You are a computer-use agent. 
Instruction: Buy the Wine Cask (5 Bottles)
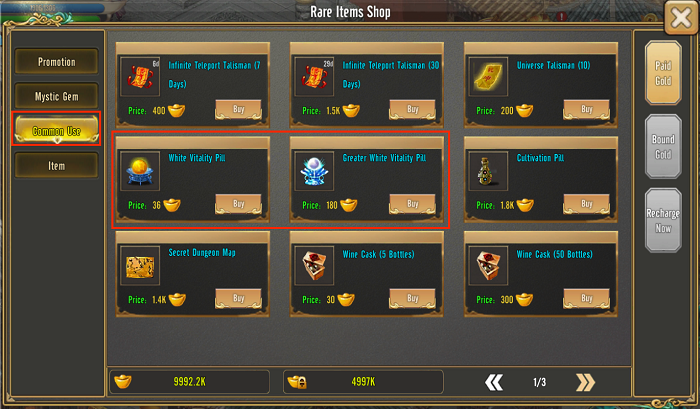[x=412, y=298]
